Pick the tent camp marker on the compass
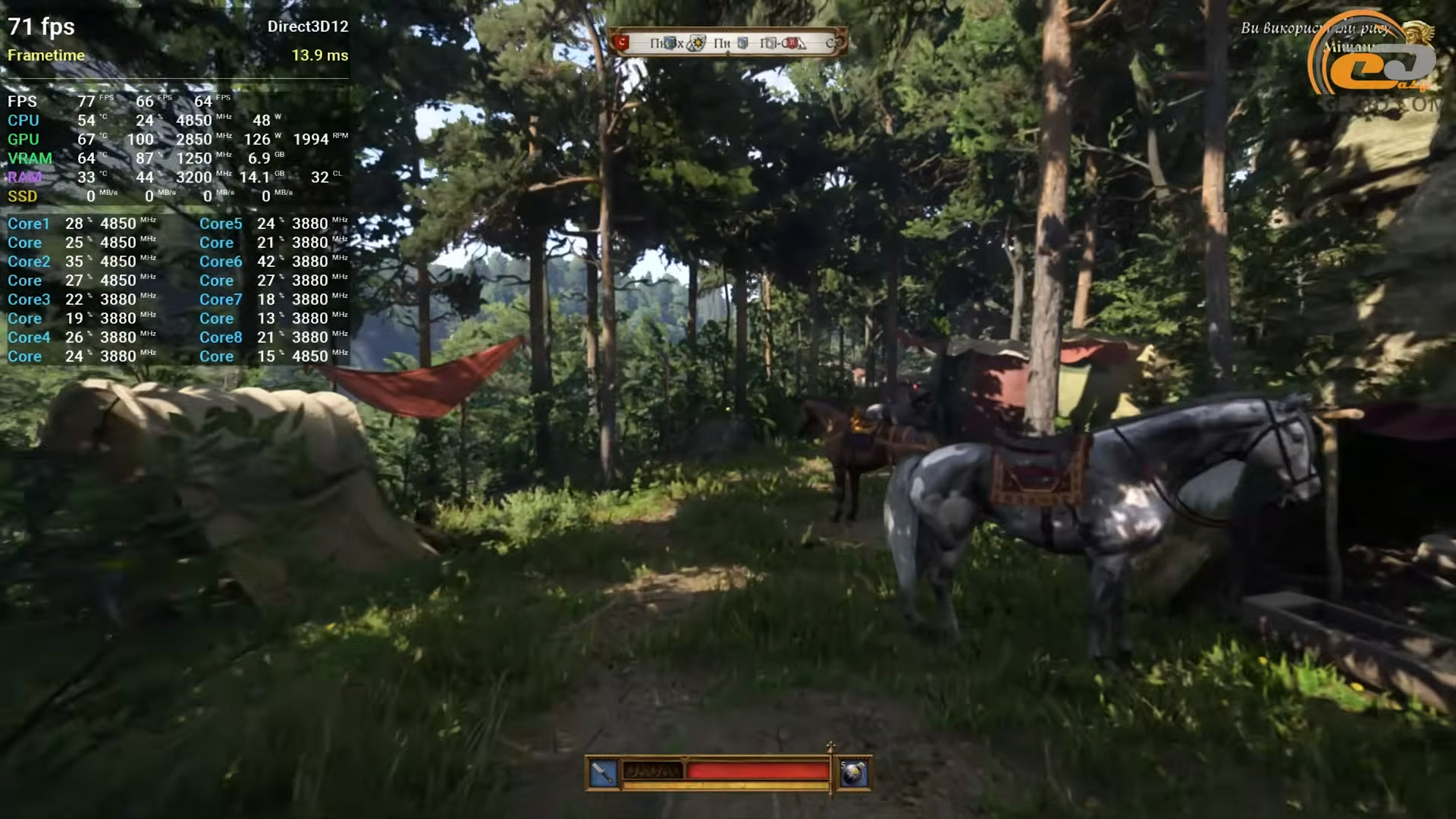Viewport: 1456px width, 819px height. [x=801, y=44]
